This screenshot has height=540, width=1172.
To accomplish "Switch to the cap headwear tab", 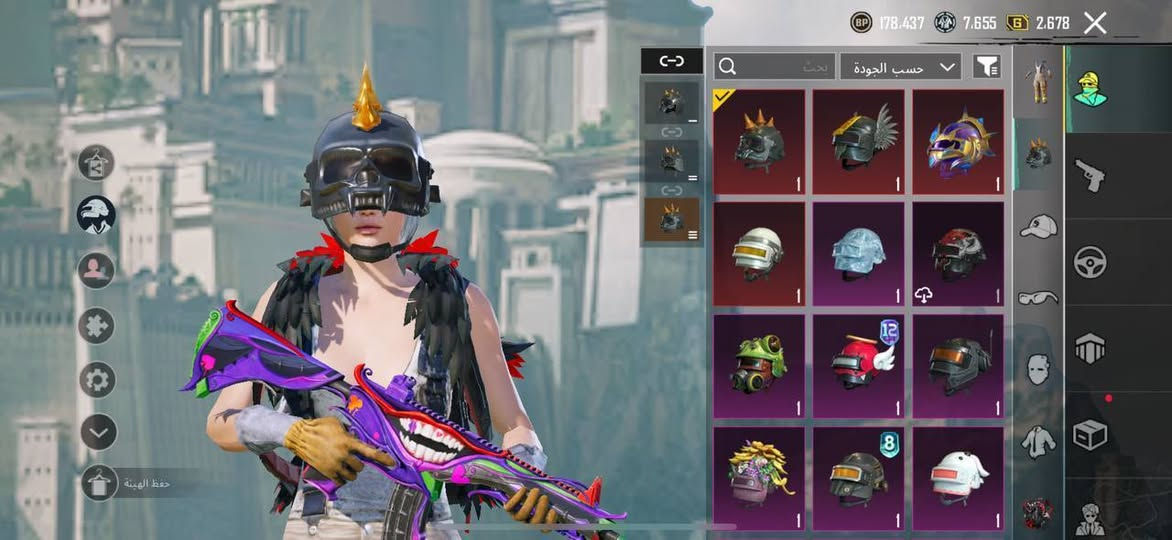I will pyautogui.click(x=1038, y=227).
